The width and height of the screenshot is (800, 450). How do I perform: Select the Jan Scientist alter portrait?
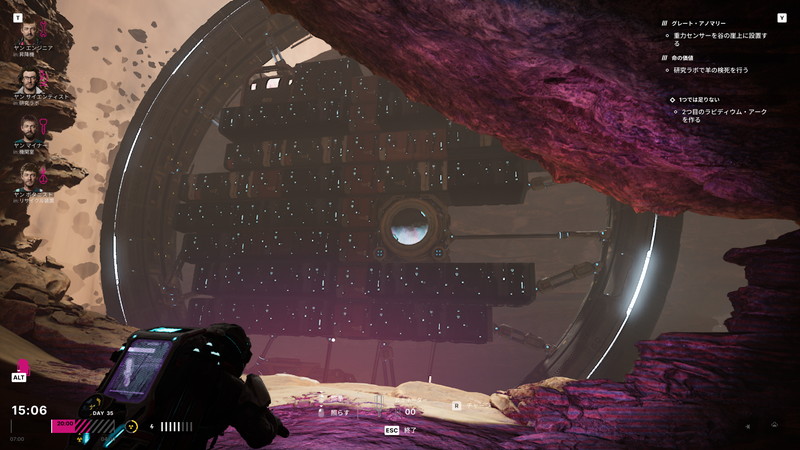click(27, 78)
